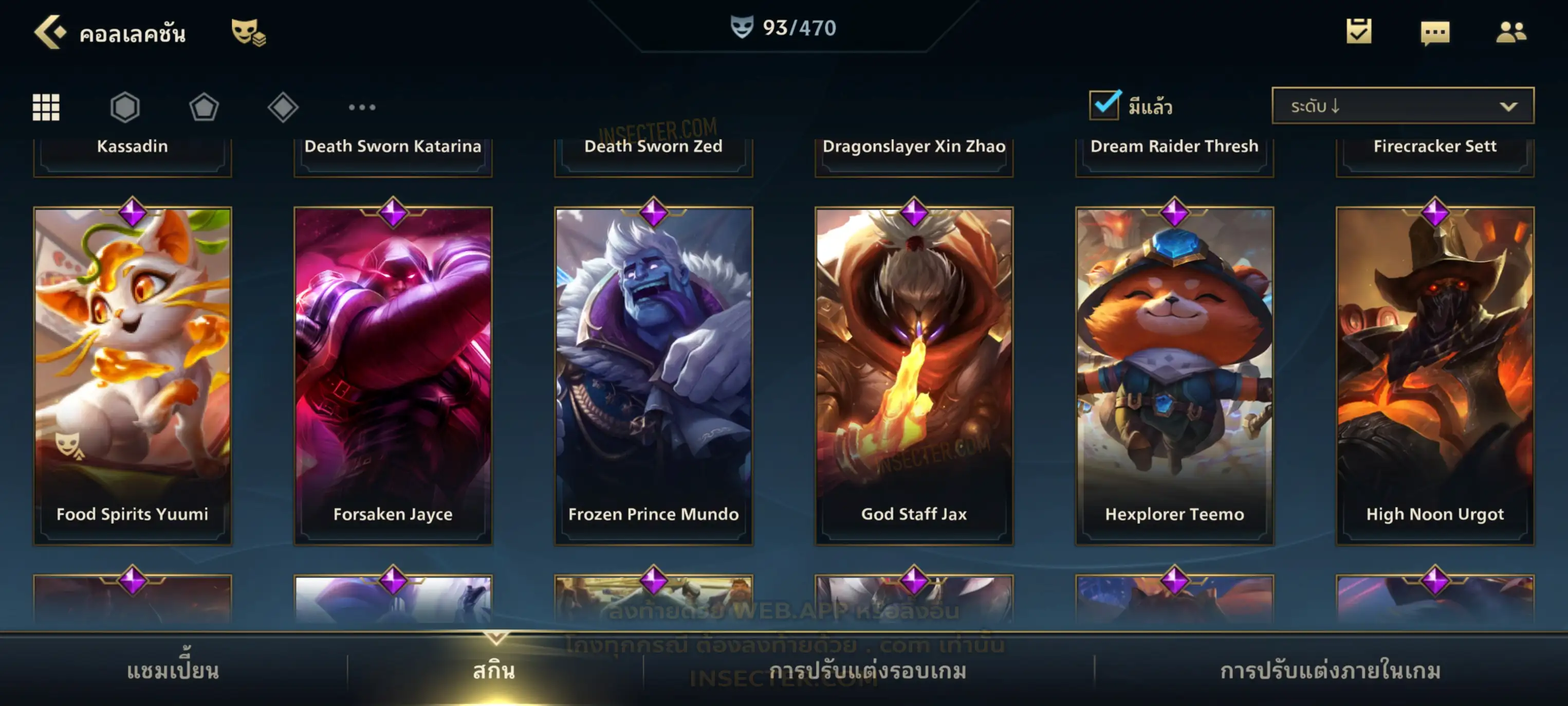Filter skins by the diamond tier

pos(283,107)
